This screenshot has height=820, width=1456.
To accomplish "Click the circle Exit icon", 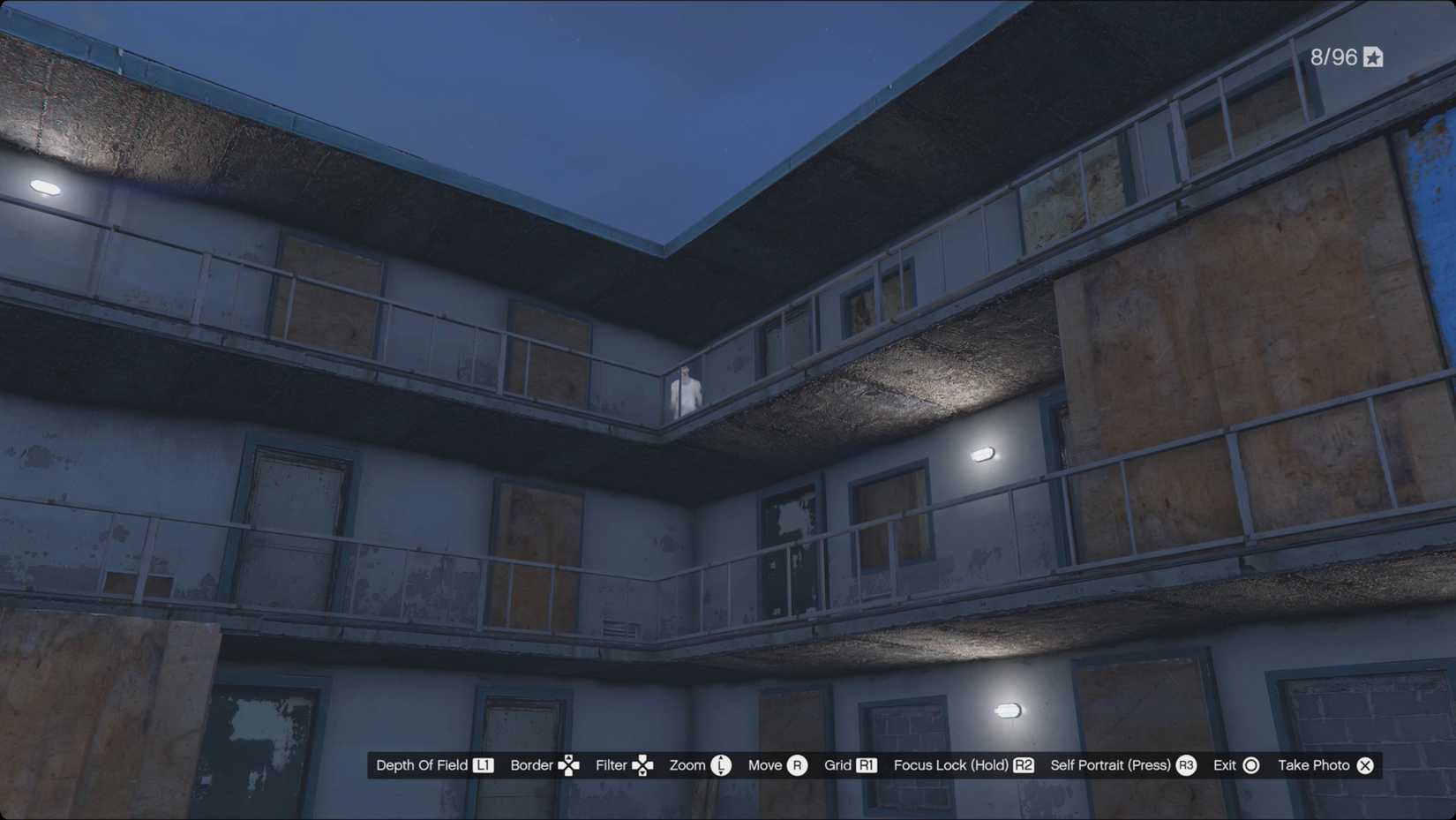I will coord(1250,765).
